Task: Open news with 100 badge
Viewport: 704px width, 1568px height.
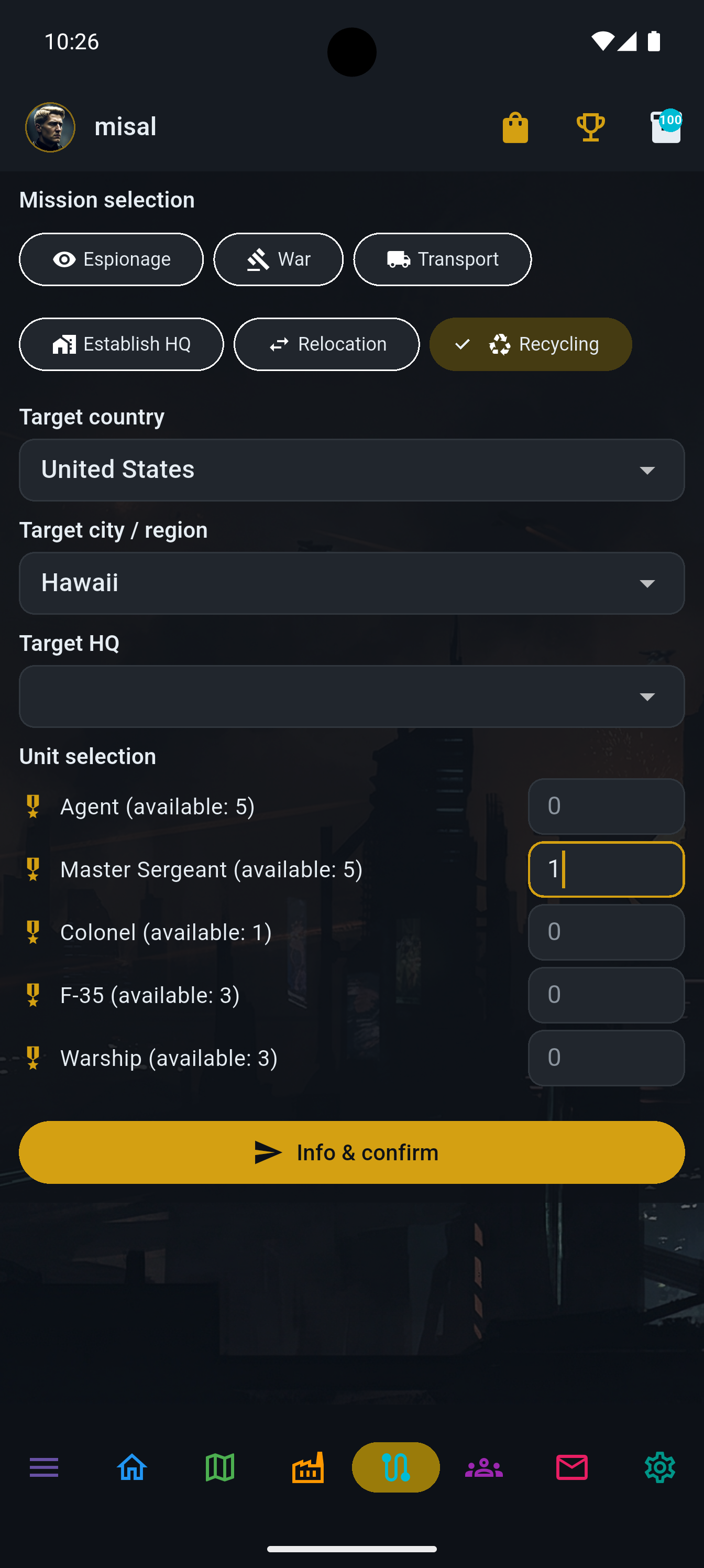Action: [x=665, y=127]
